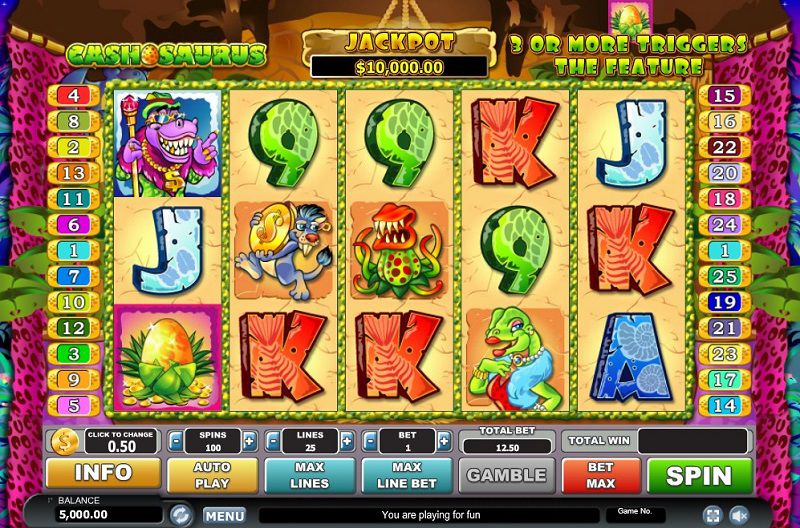Mute the game sound
The width and height of the screenshot is (800, 528).
pos(740,515)
